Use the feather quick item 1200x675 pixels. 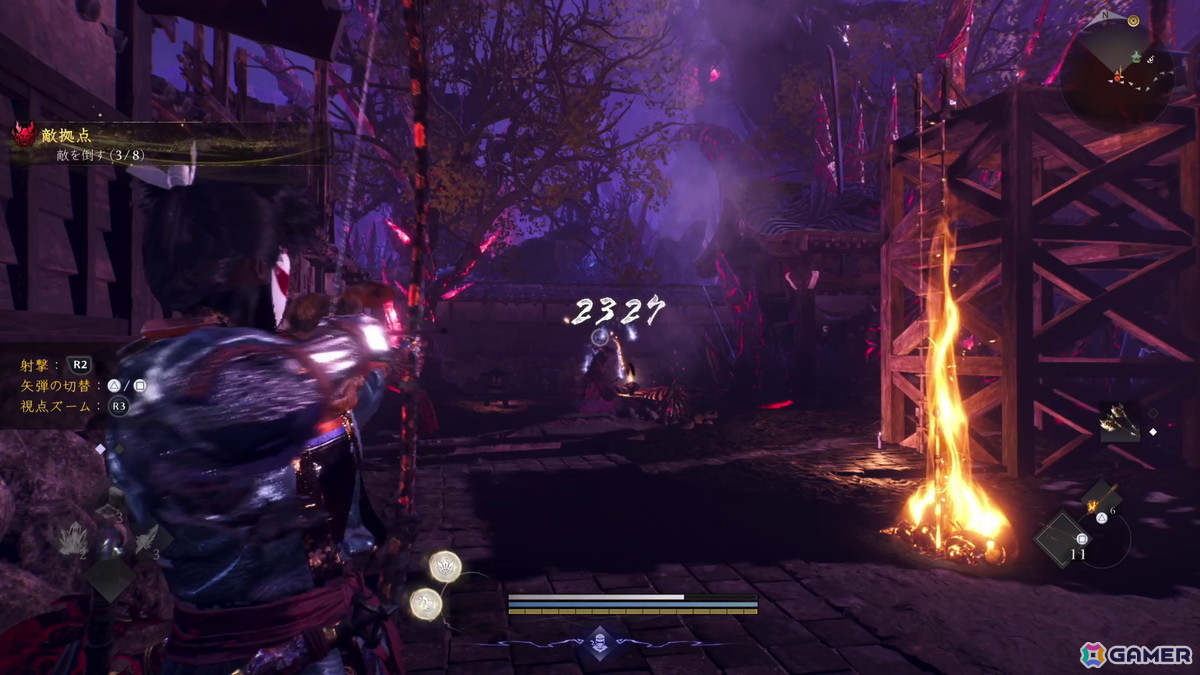pyautogui.click(x=145, y=541)
